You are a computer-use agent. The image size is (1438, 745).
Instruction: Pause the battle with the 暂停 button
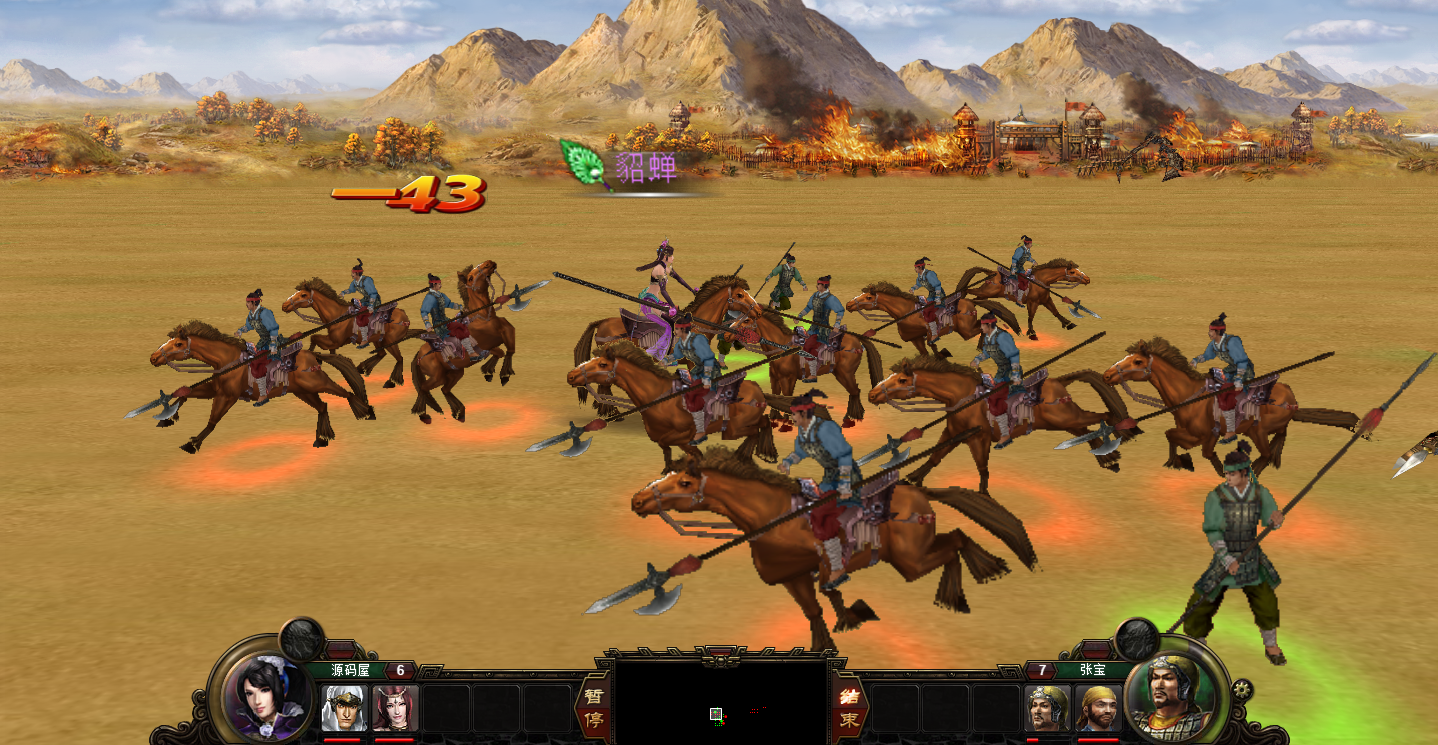tap(593, 708)
